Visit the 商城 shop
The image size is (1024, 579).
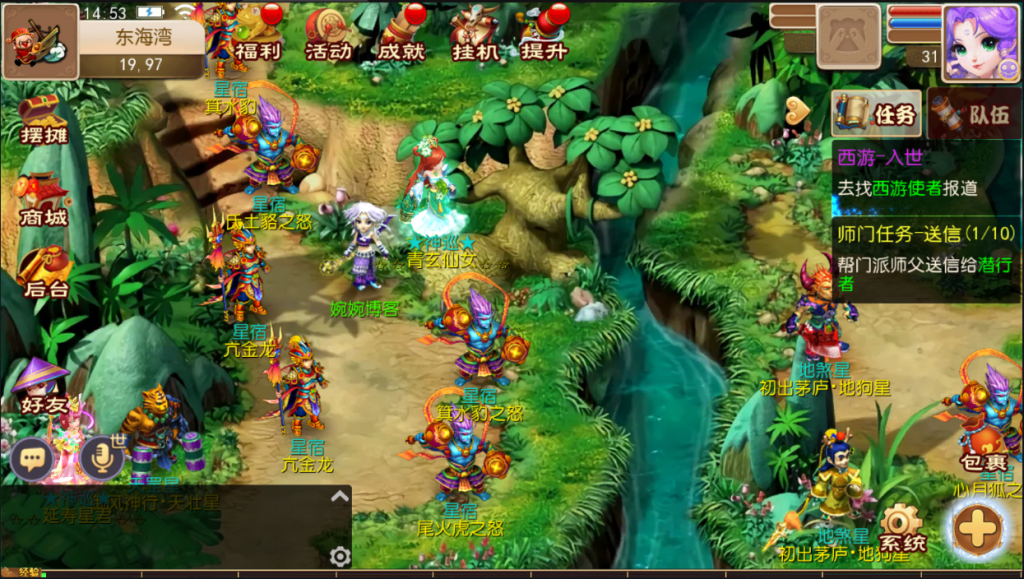point(43,200)
